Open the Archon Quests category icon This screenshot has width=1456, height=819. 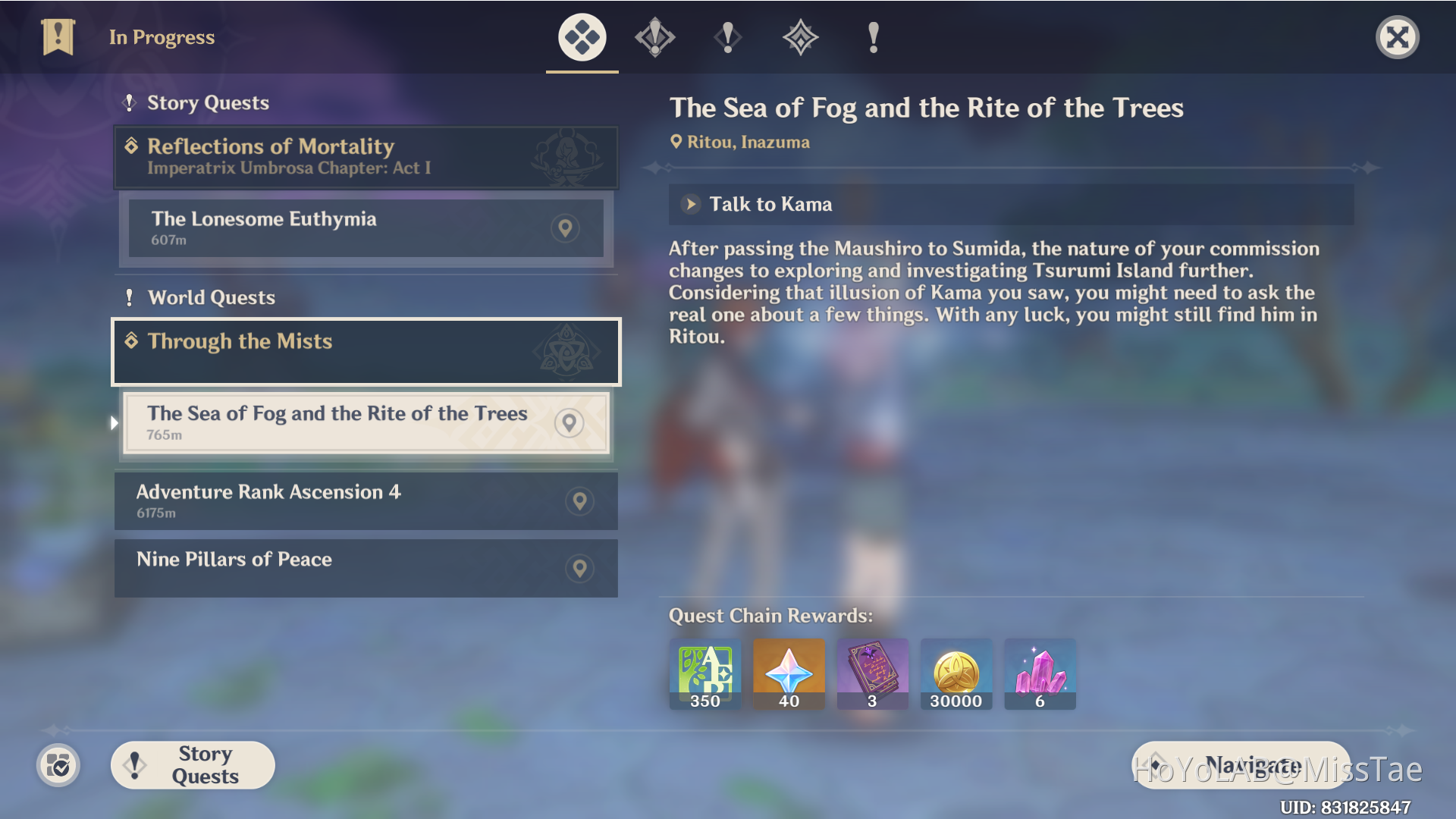(654, 37)
